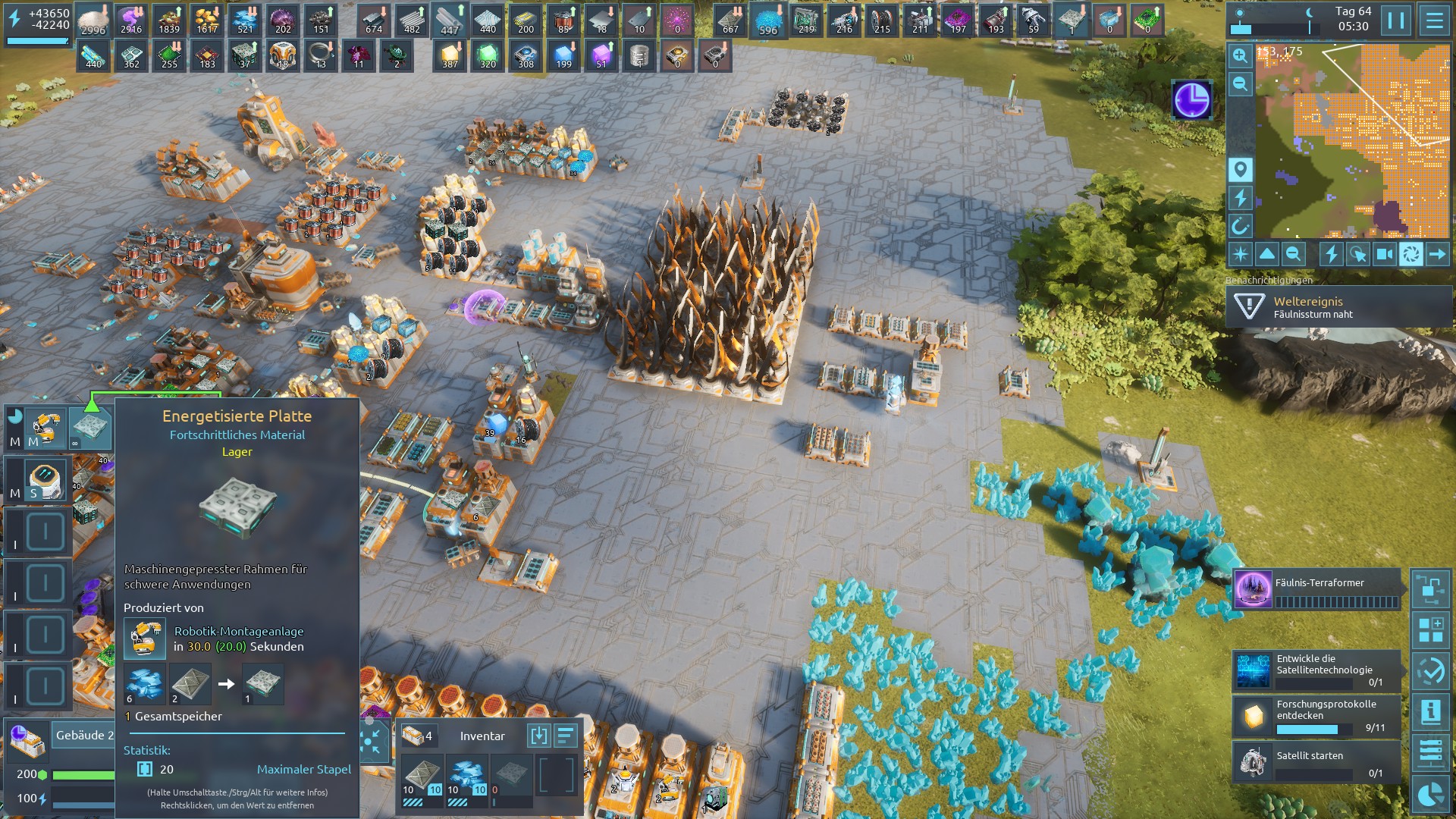Zoom in on the minimap

[1240, 55]
